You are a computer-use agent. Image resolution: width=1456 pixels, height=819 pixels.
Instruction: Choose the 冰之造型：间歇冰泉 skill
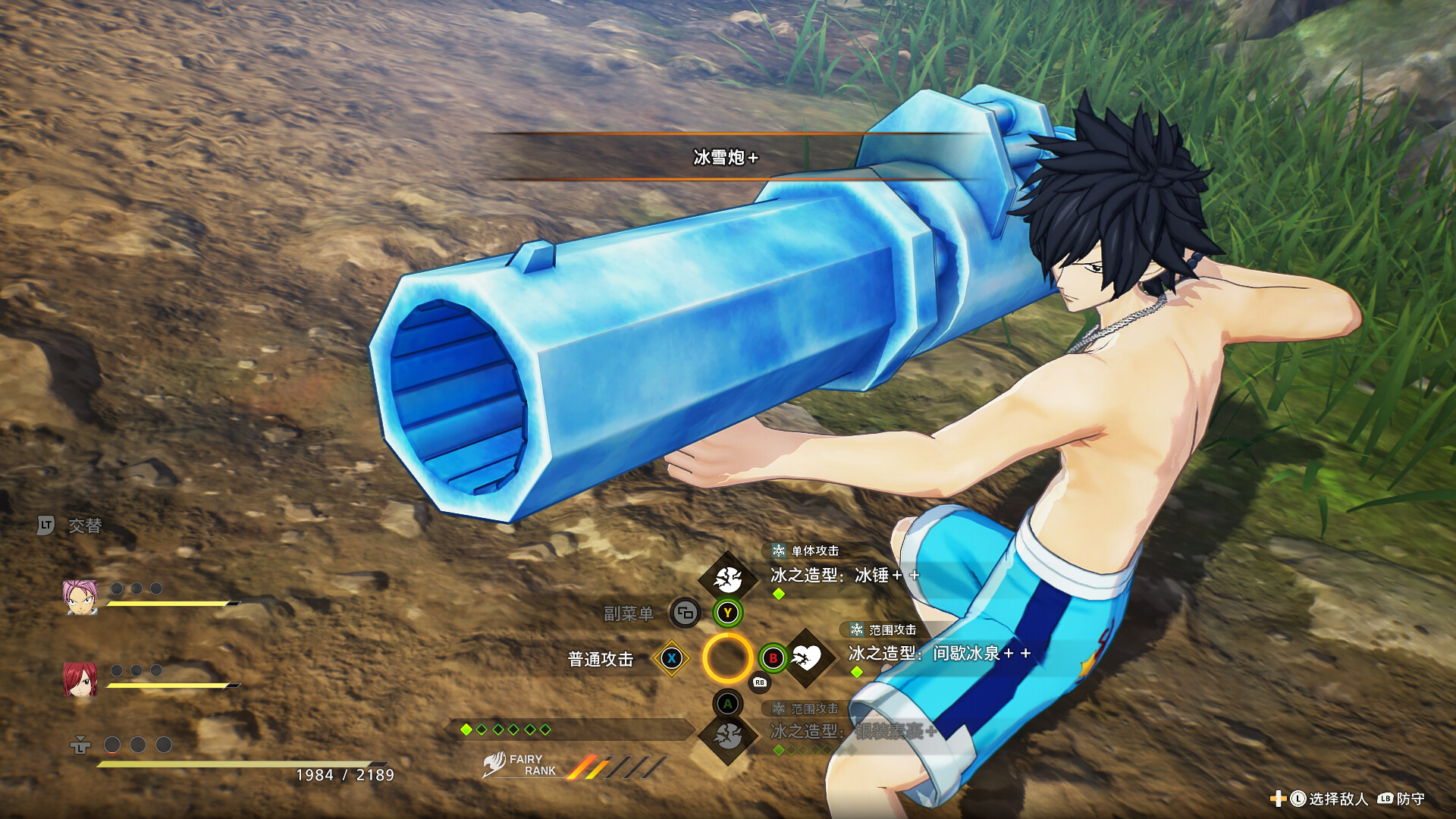click(939, 654)
